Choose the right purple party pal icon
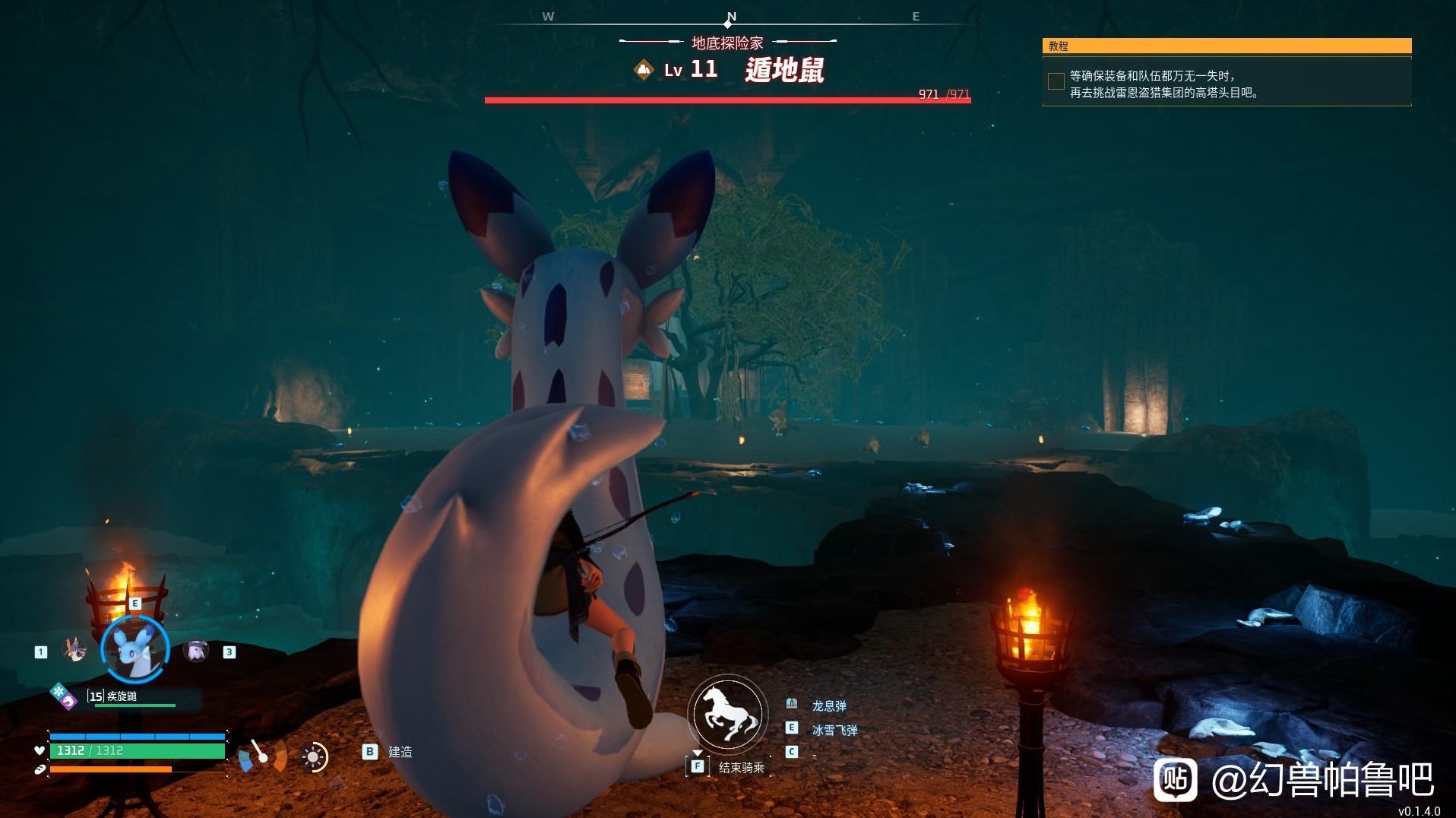 click(x=197, y=651)
